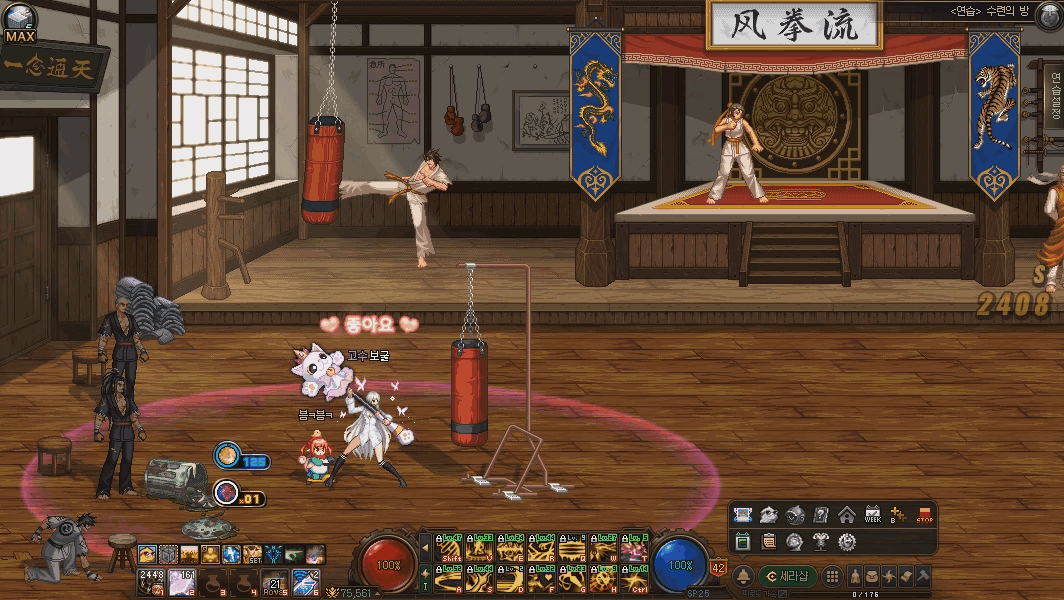Use the consumable in quick slot 1
This screenshot has height=600, width=1064.
151,580
